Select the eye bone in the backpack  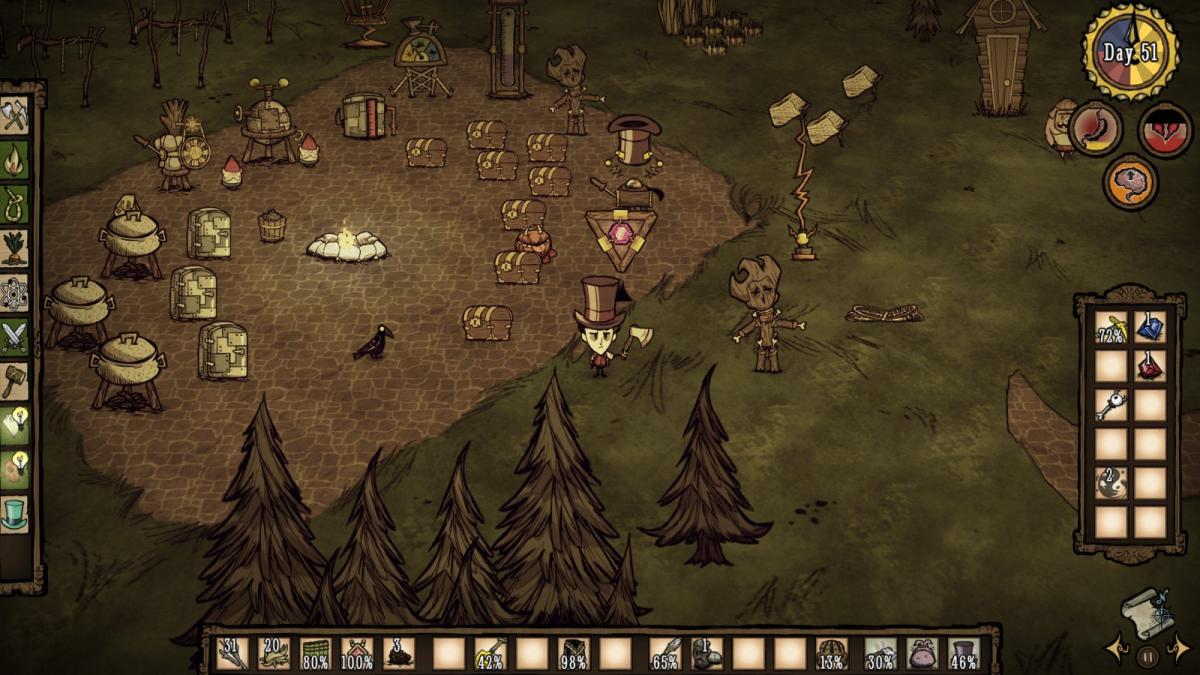click(x=1111, y=405)
